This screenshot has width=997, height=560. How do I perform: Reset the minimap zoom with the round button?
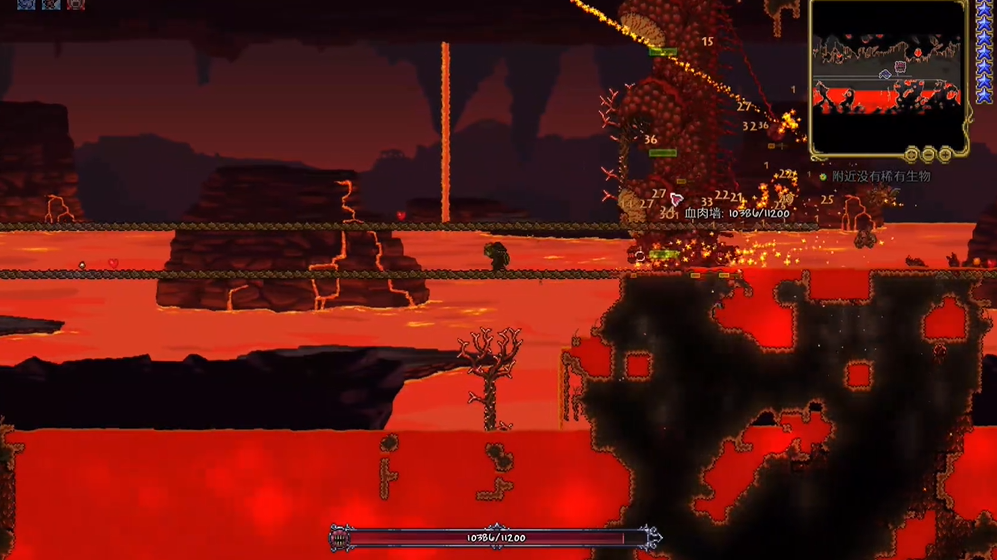(x=912, y=155)
